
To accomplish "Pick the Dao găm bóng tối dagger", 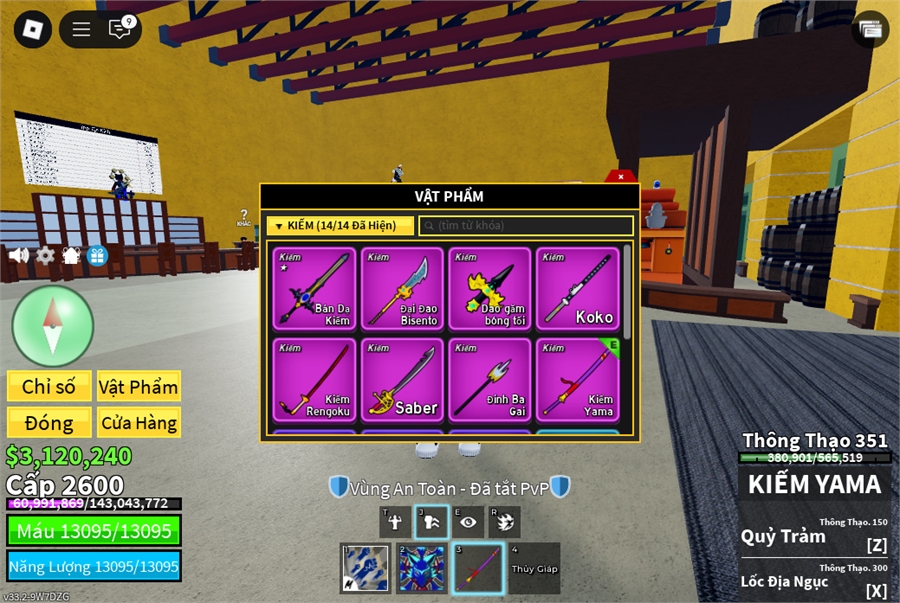I will point(490,289).
